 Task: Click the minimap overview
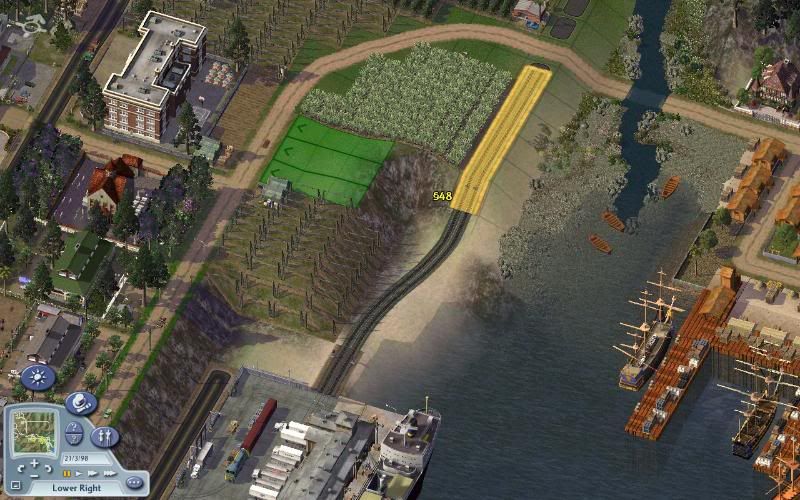pyautogui.click(x=36, y=430)
